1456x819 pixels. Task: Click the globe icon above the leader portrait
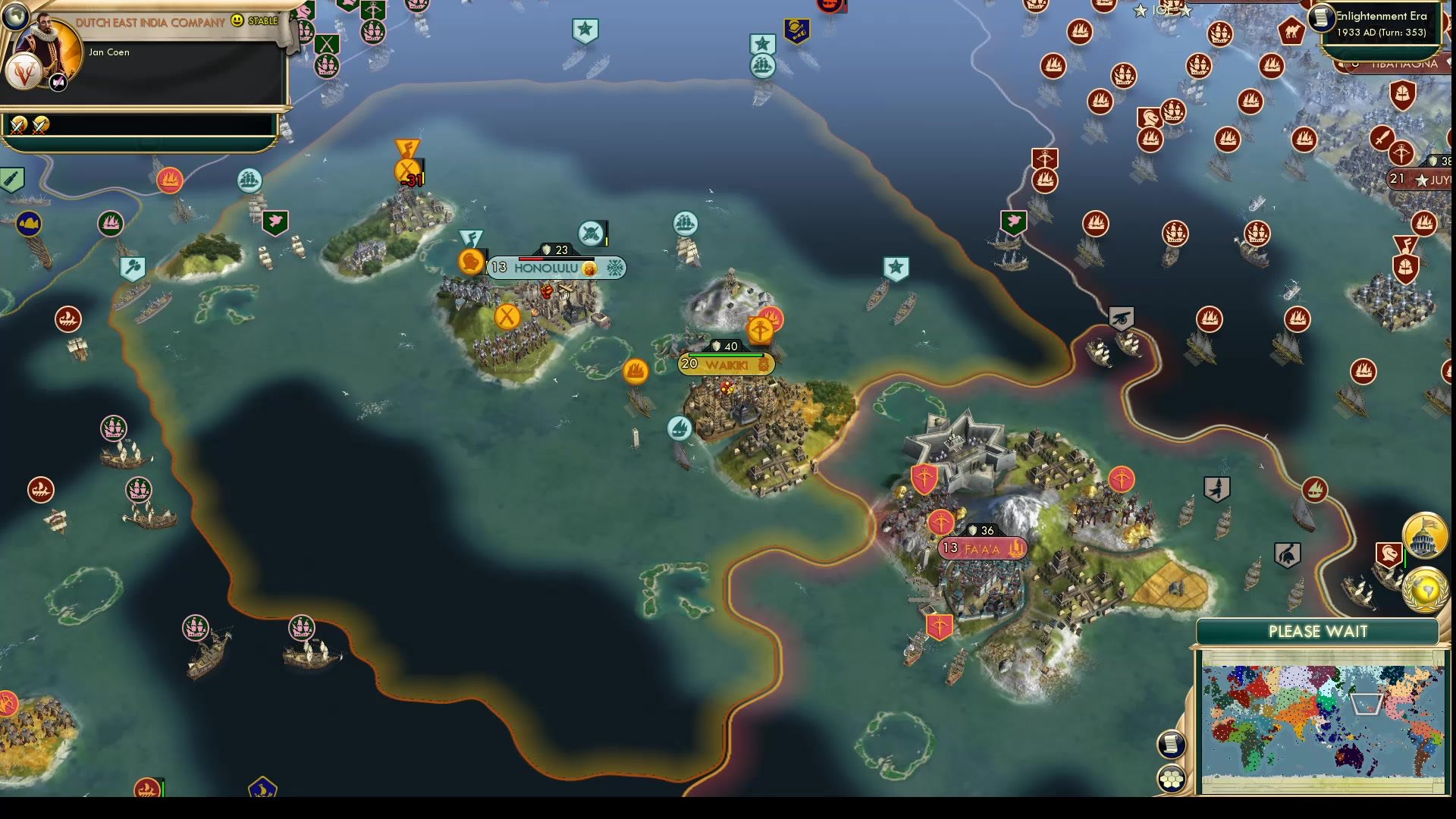(17, 14)
